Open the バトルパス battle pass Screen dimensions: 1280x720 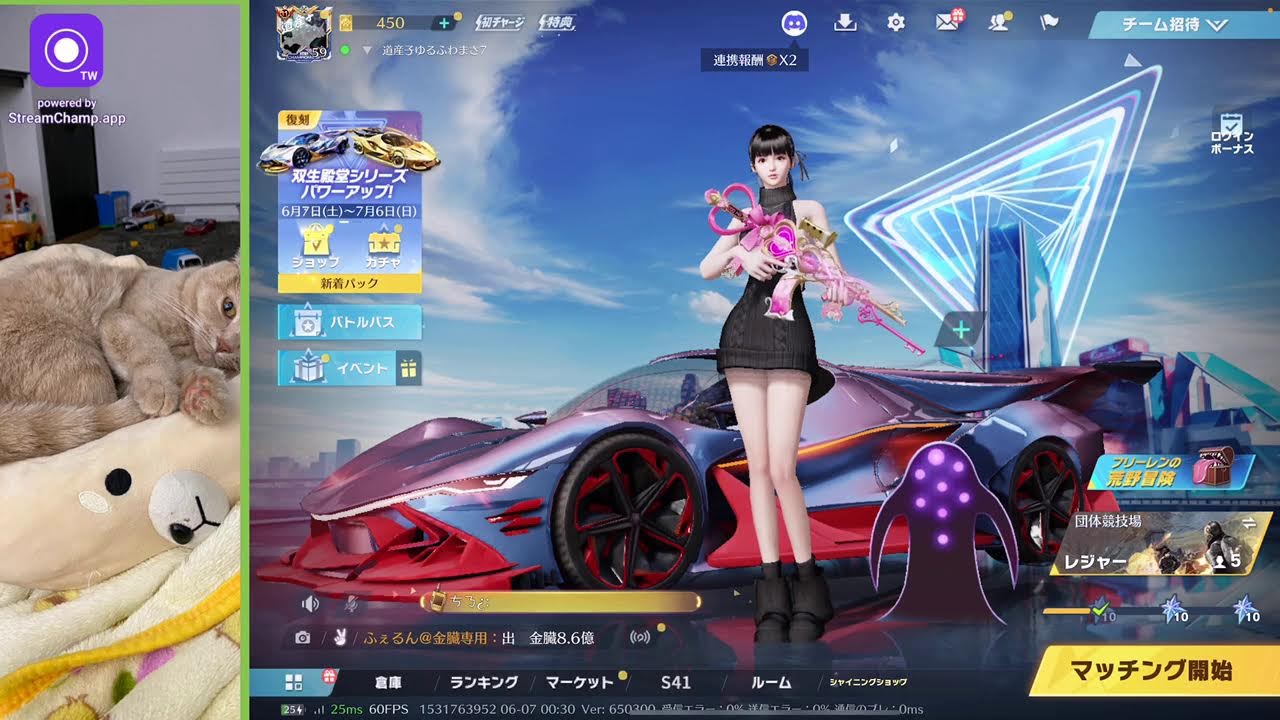[350, 323]
